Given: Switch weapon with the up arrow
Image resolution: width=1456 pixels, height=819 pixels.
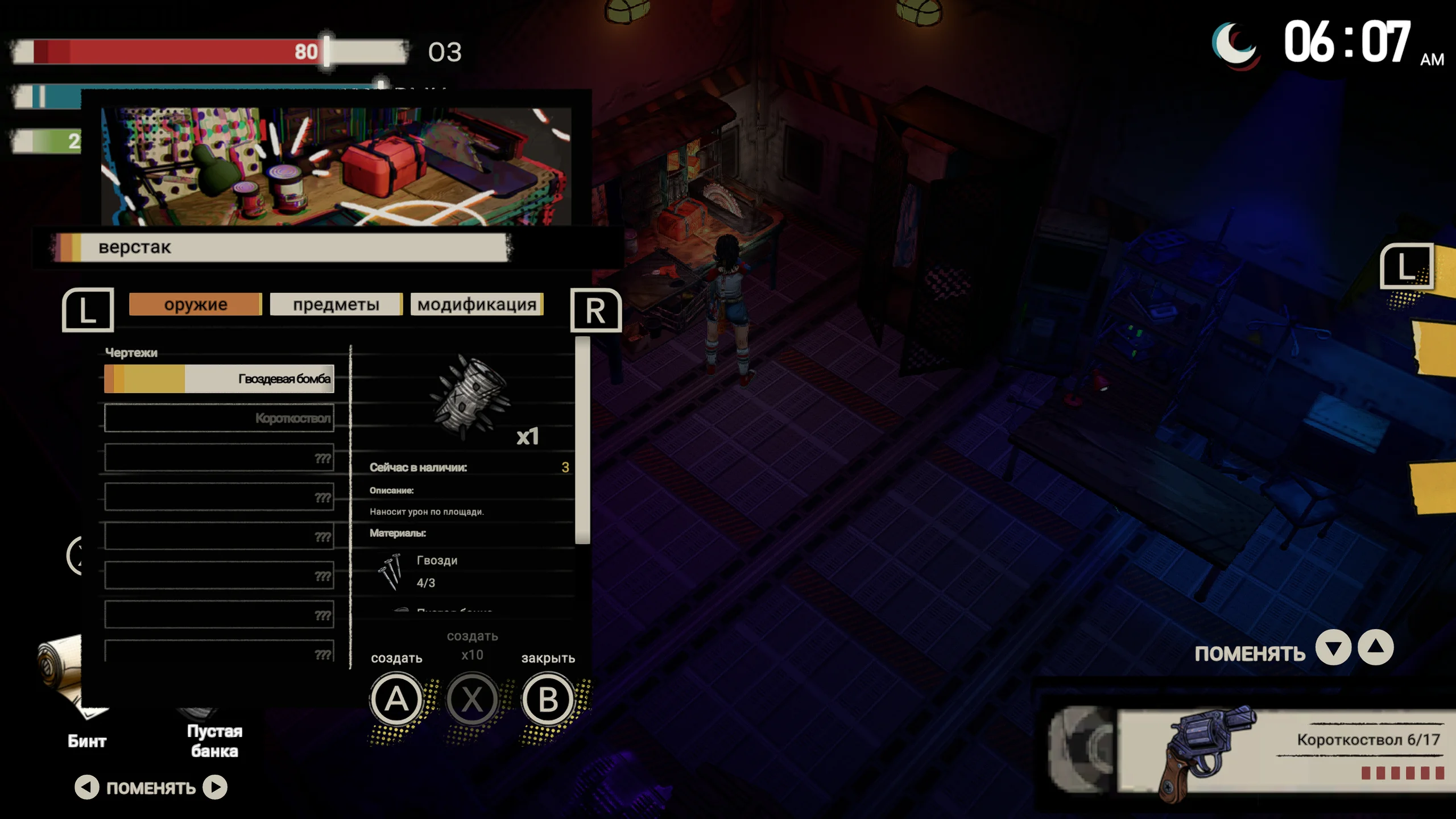Looking at the screenshot, I should (x=1375, y=648).
